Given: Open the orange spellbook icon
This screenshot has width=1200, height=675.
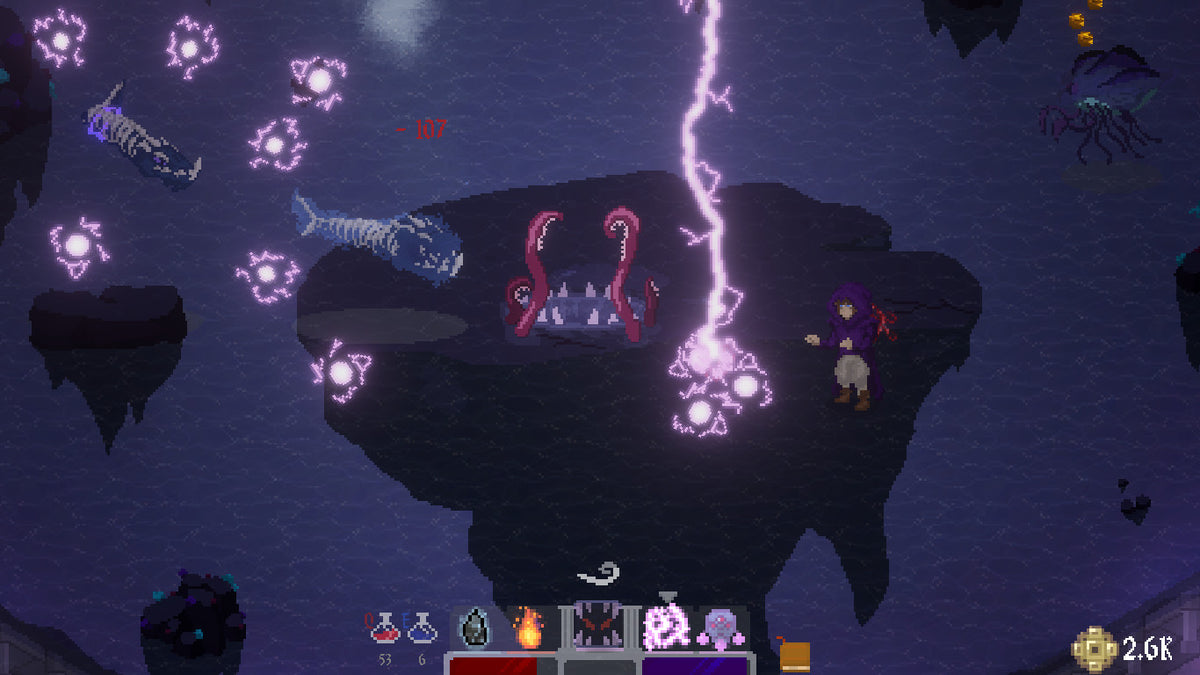Looking at the screenshot, I should click(x=795, y=655).
